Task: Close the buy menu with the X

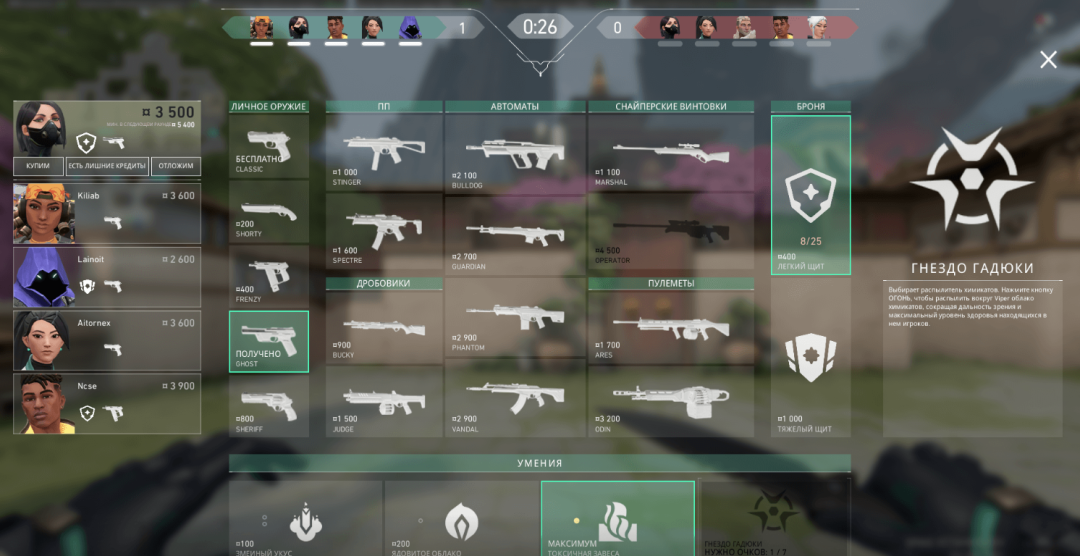Action: click(x=1048, y=60)
